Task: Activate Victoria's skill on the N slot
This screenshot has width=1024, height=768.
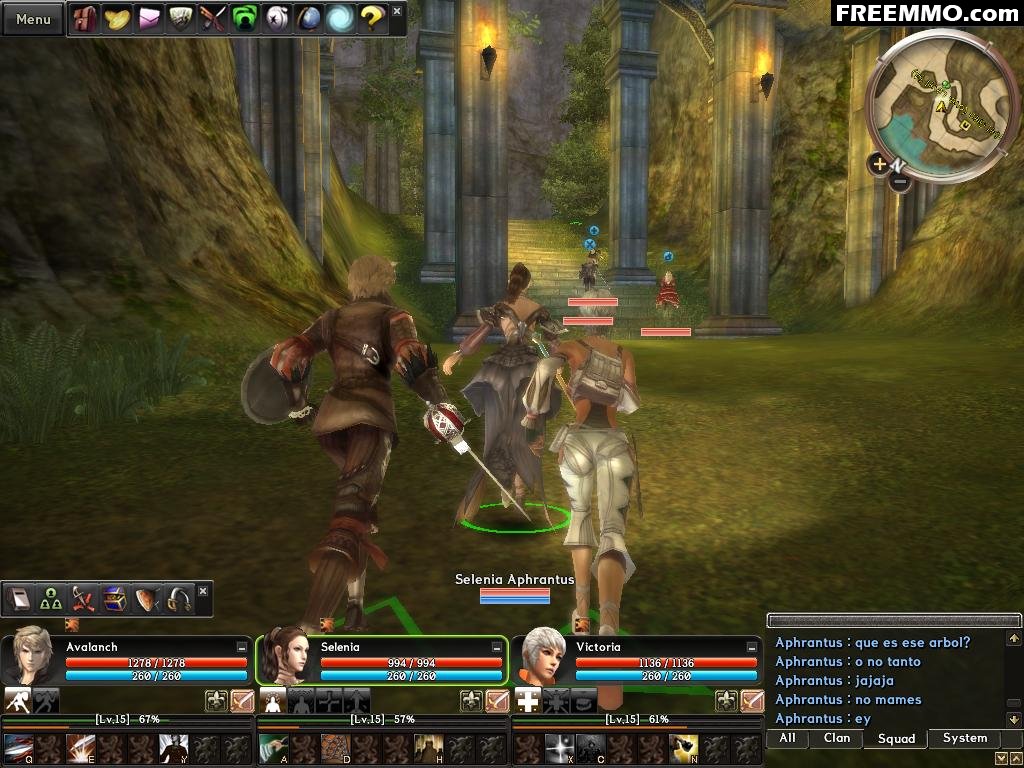Action: (684, 748)
